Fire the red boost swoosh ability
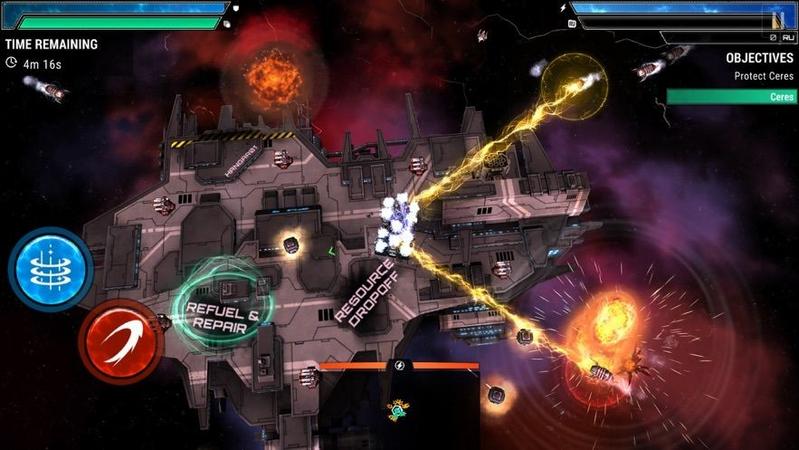This screenshot has width=799, height=450. pyautogui.click(x=121, y=340)
